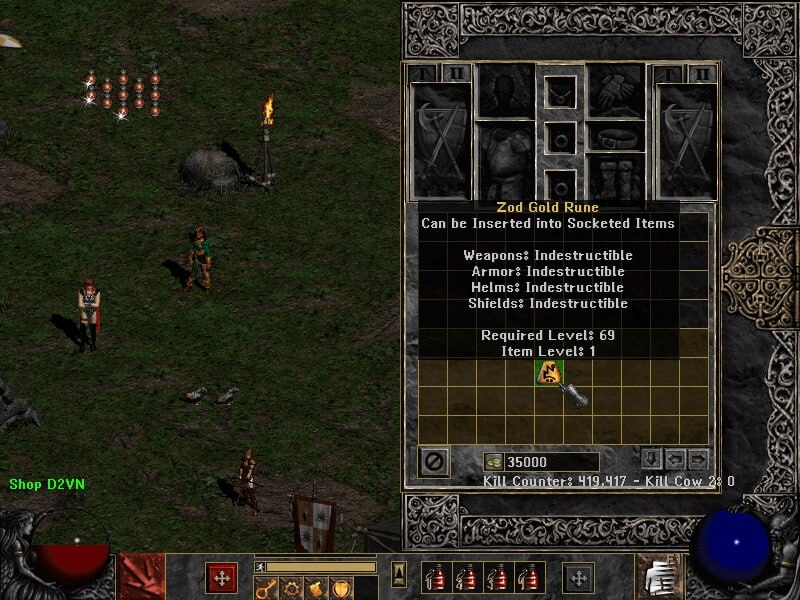Viewport: 800px width, 600px height.
Task: Switch to weapon set I above right weapon
Action: [x=667, y=74]
